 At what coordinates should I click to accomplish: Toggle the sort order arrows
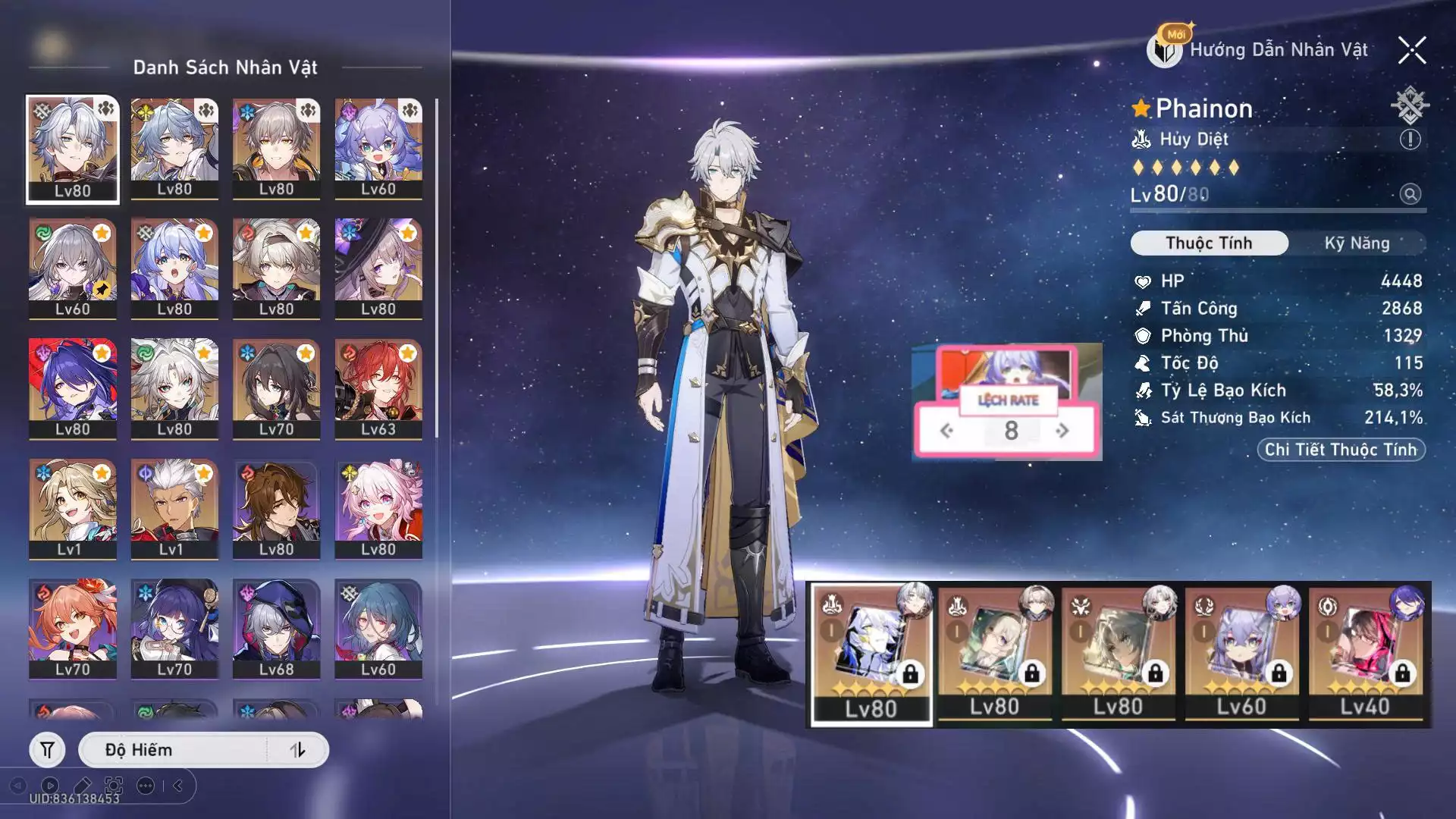pos(297,750)
